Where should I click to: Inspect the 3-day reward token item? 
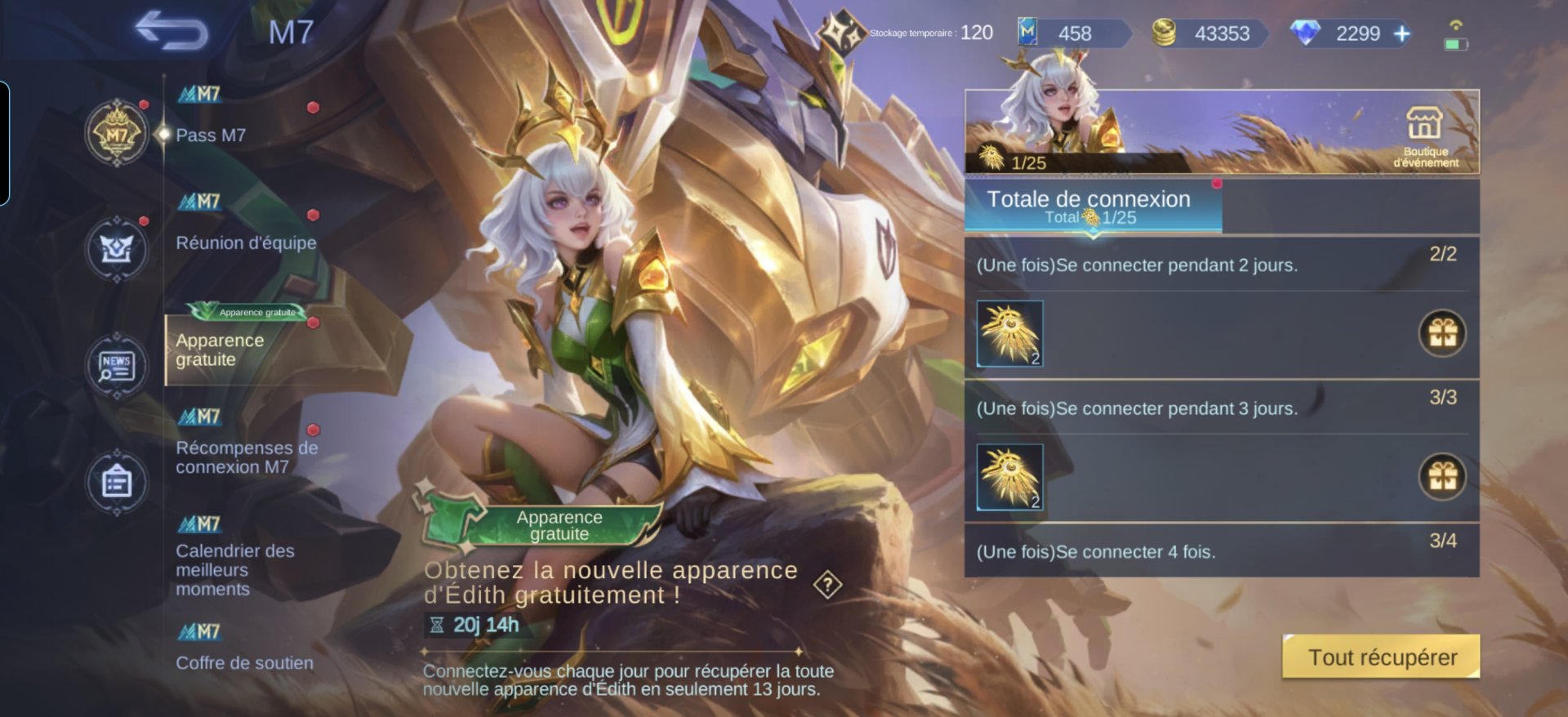1010,477
